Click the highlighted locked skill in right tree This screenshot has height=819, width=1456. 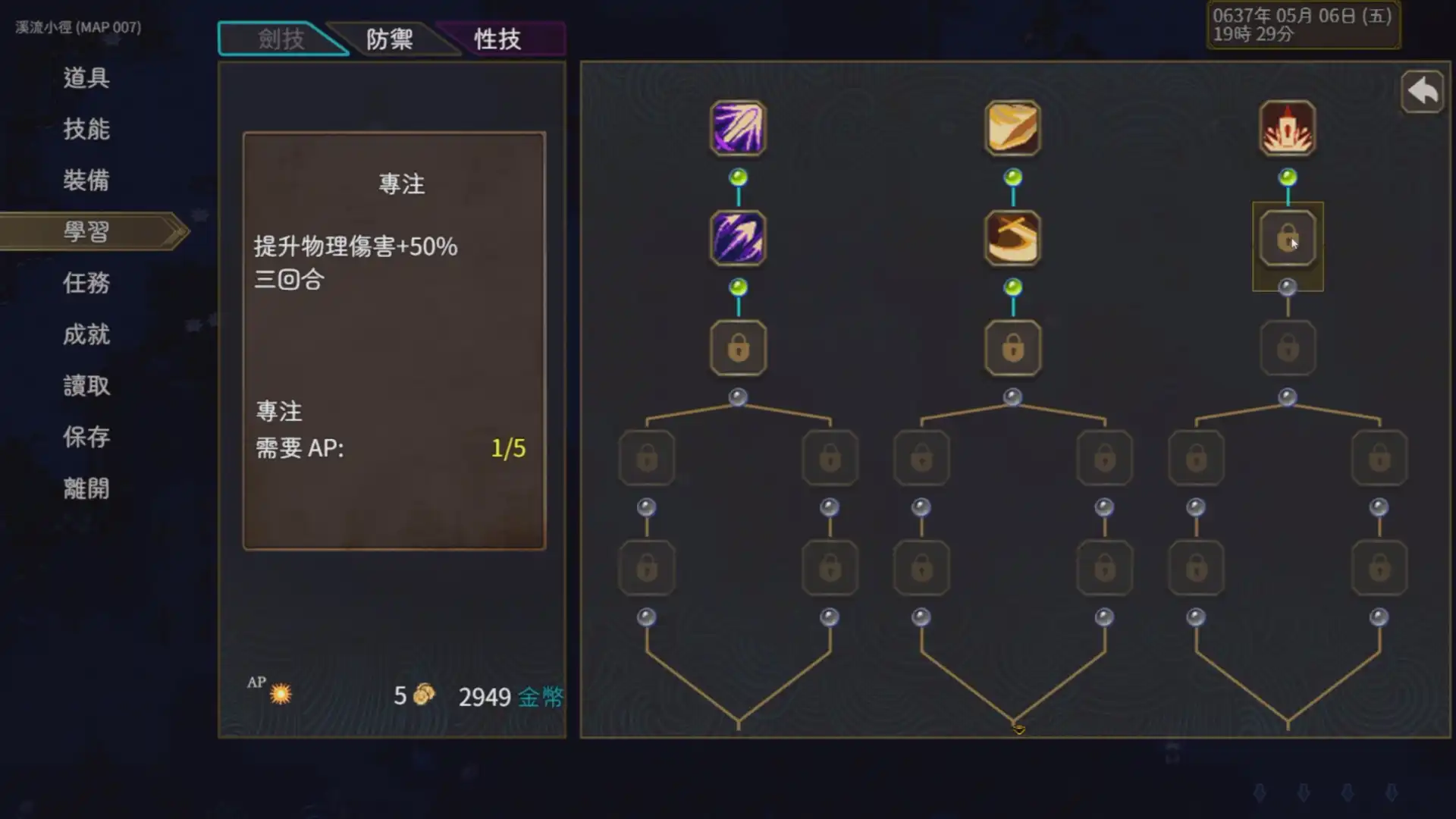(1287, 241)
